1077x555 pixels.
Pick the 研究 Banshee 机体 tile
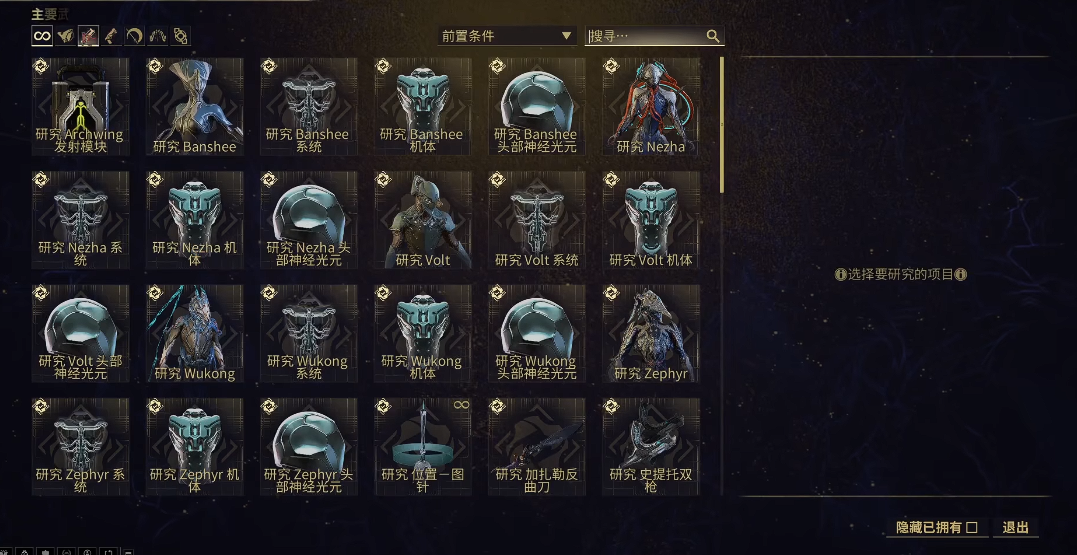click(x=423, y=107)
